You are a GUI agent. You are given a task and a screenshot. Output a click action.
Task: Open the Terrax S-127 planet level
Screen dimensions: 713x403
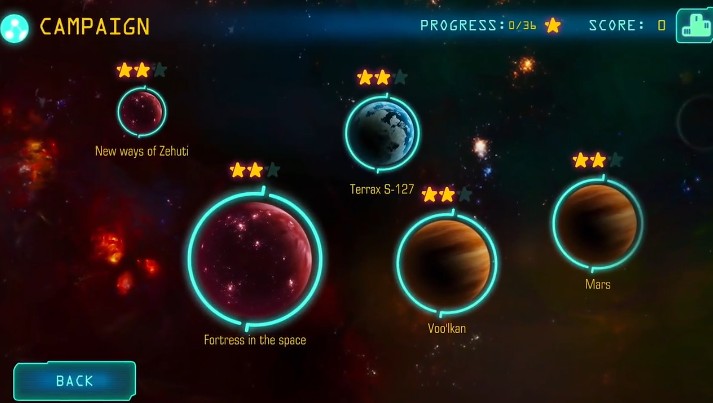(x=382, y=133)
